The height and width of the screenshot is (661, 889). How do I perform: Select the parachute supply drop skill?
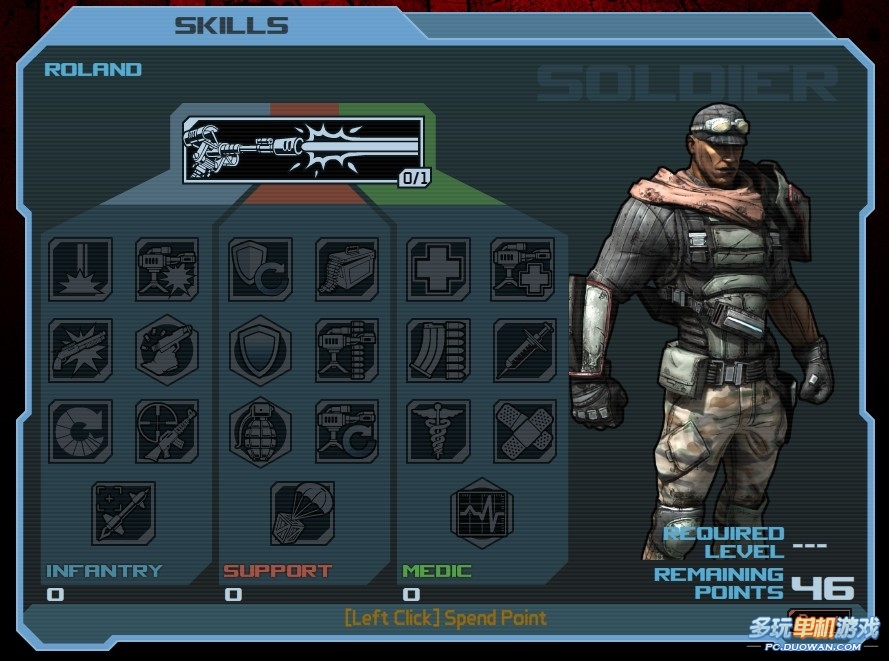302,512
